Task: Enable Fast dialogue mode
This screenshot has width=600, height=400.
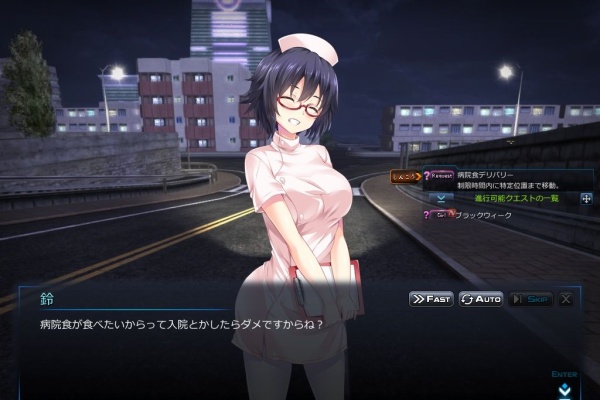Action: (431, 299)
